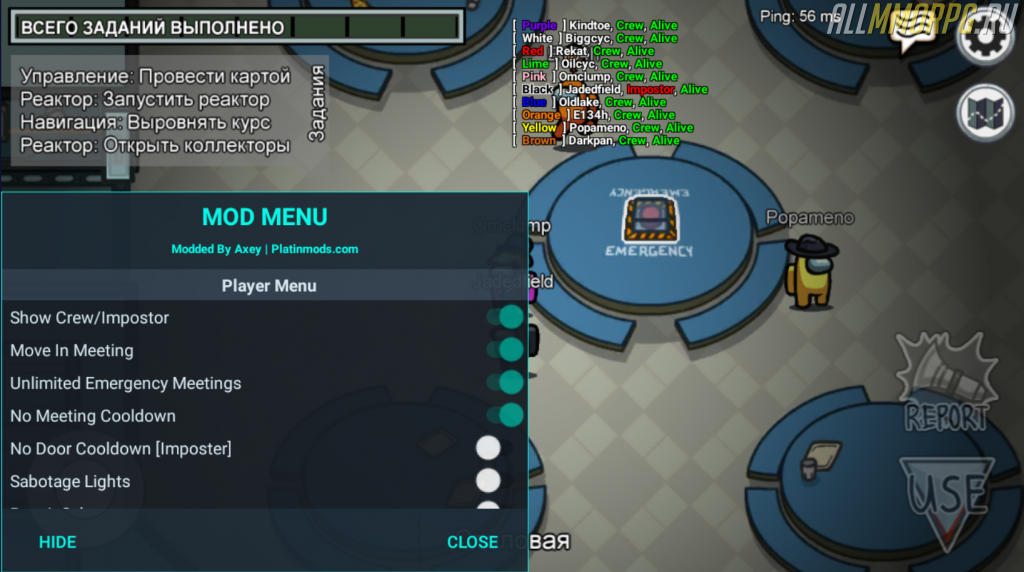Activate the USE button
The height and width of the screenshot is (572, 1024).
(946, 495)
